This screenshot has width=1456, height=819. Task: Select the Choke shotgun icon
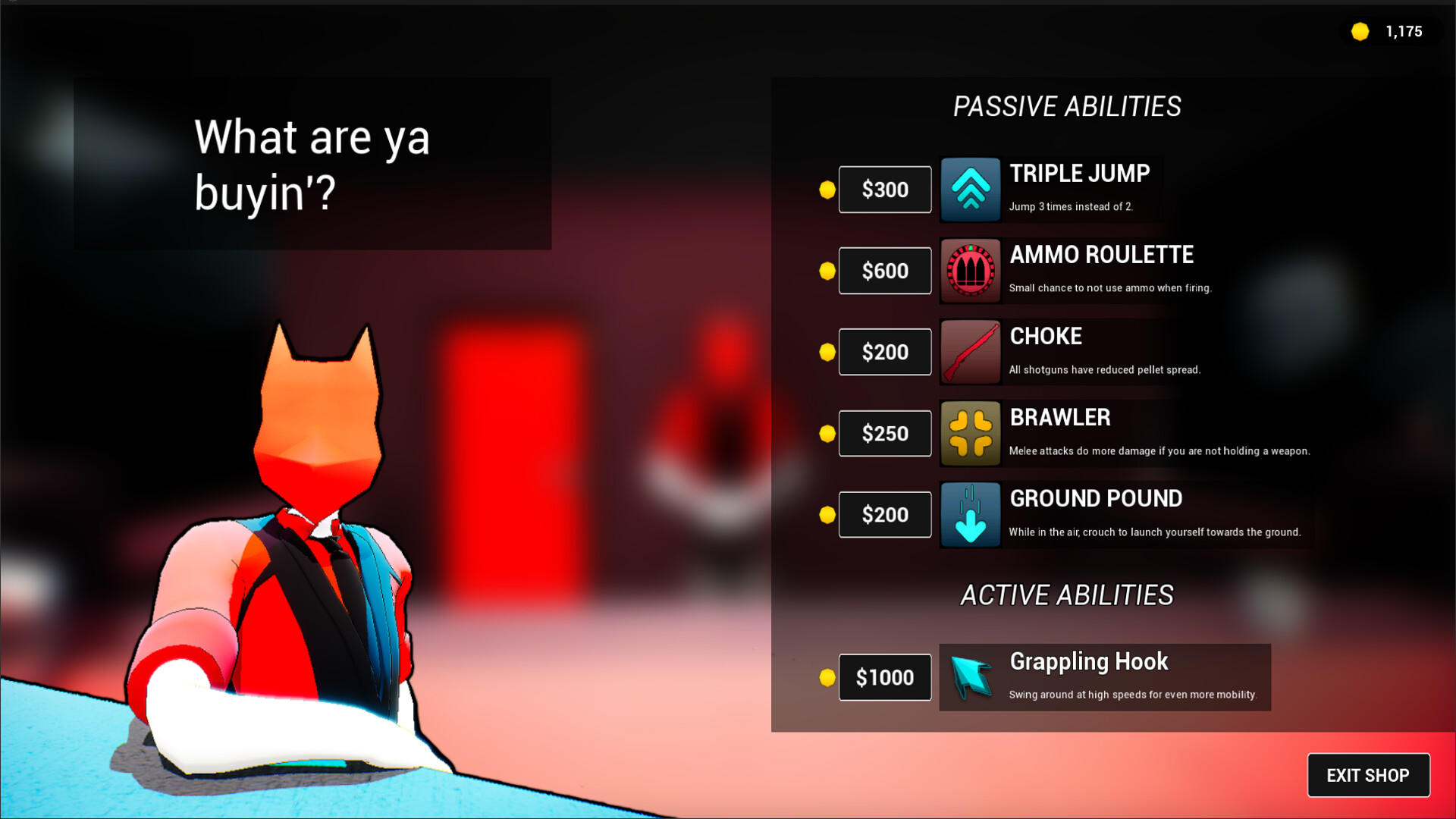971,352
